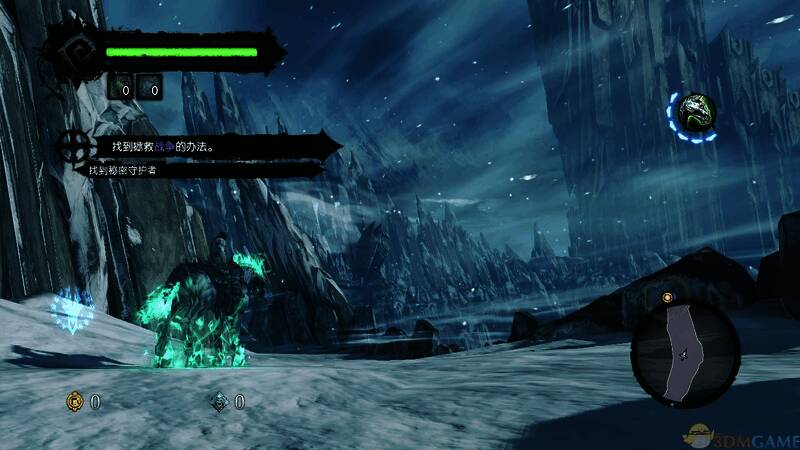The height and width of the screenshot is (450, 800).
Task: Click the blue boatman coin icon
Action: pos(219,402)
